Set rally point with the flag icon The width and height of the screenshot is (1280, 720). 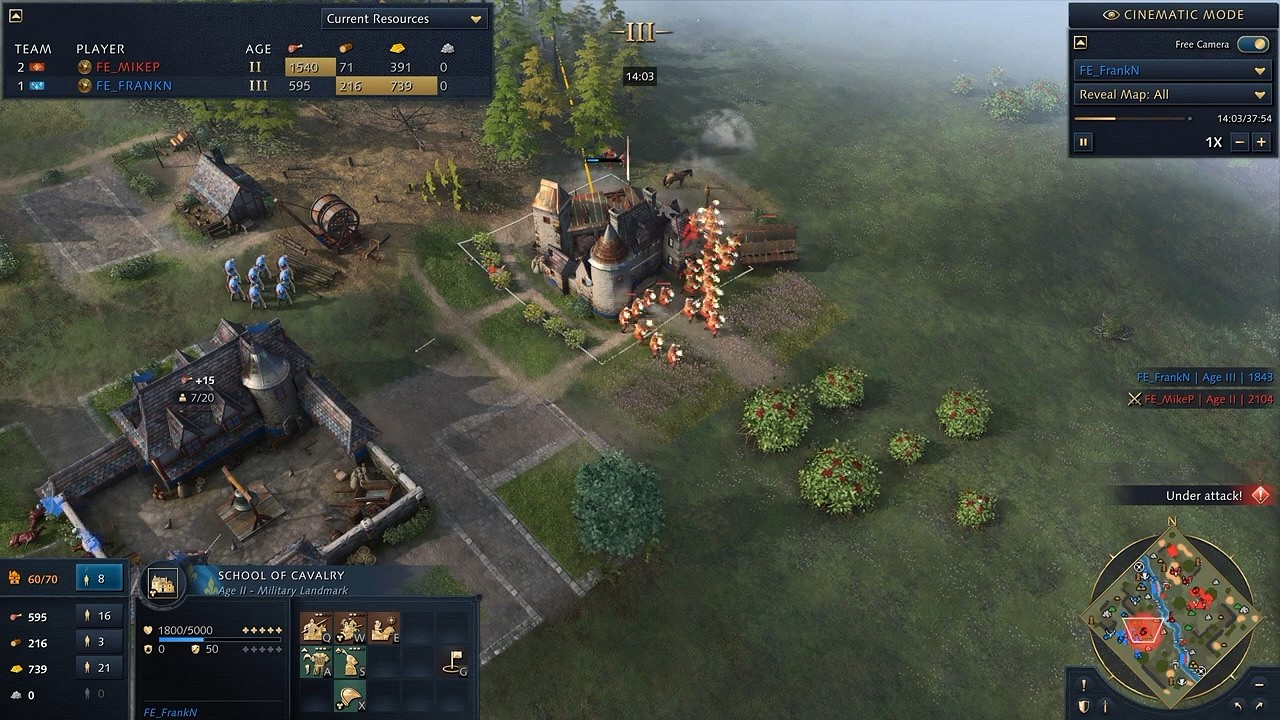[454, 662]
